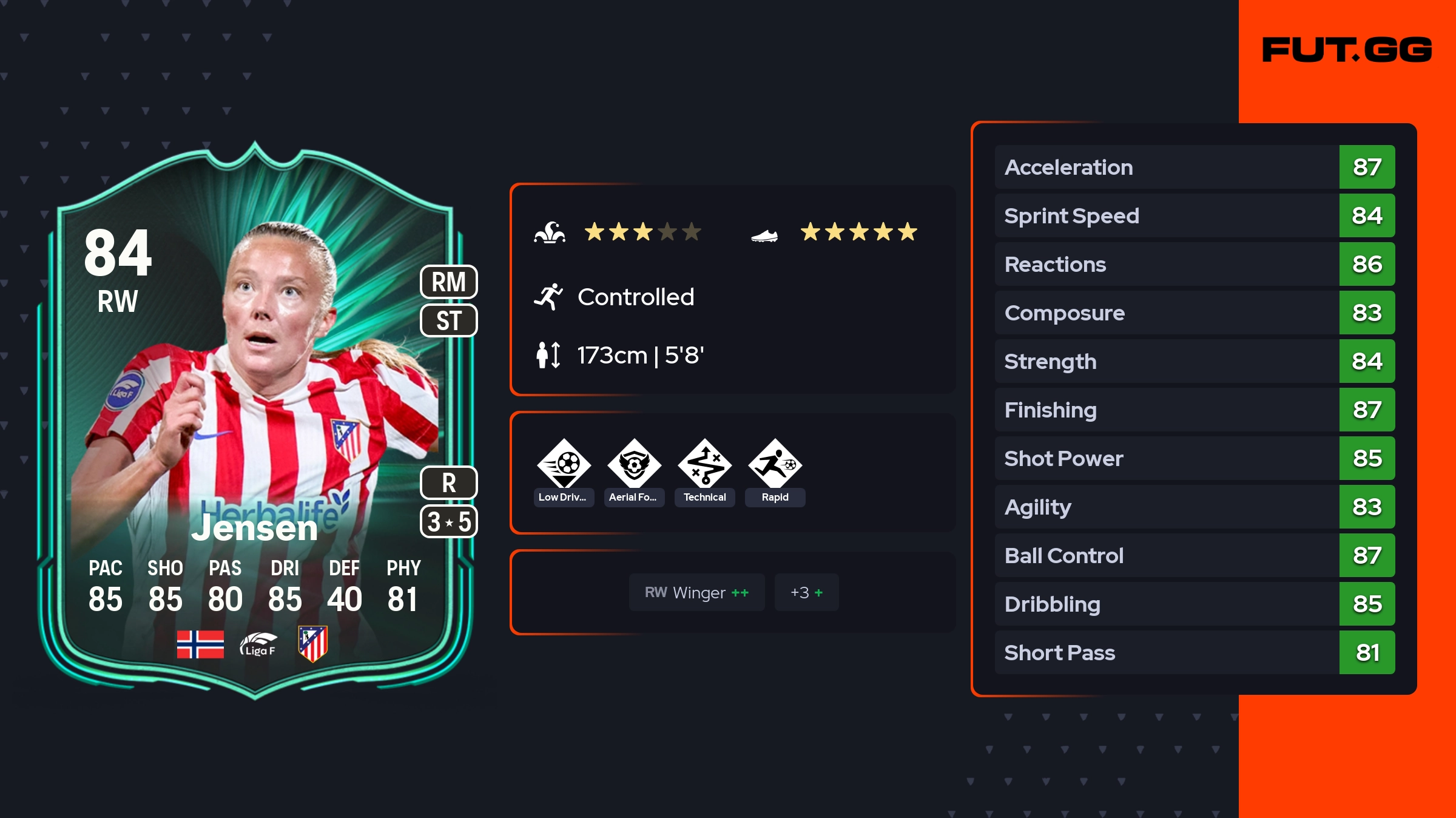Click the RM alternate position badge
Viewport: 1456px width, 818px height.
[x=449, y=282]
